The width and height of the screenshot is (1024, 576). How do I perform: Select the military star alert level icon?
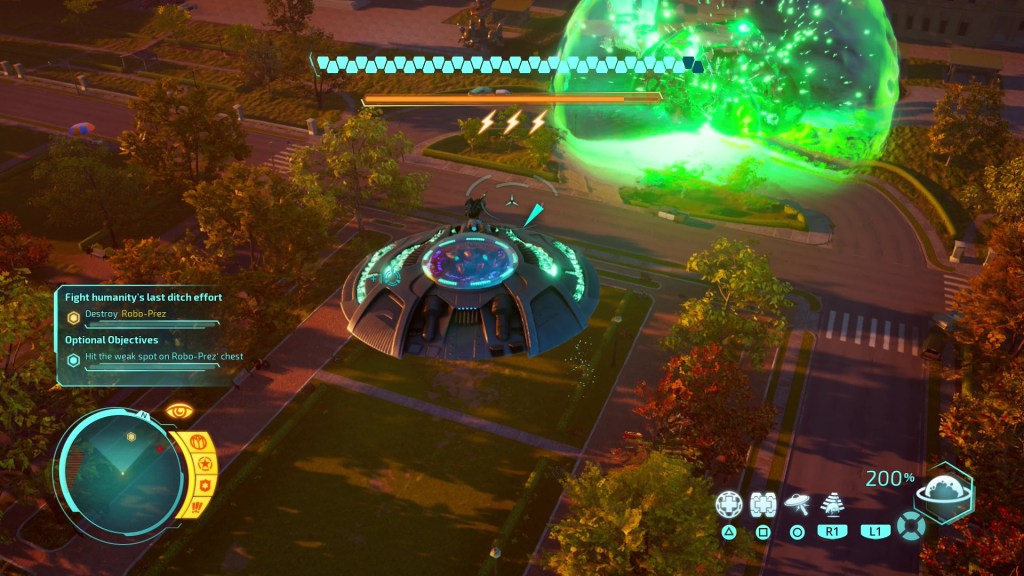(203, 464)
